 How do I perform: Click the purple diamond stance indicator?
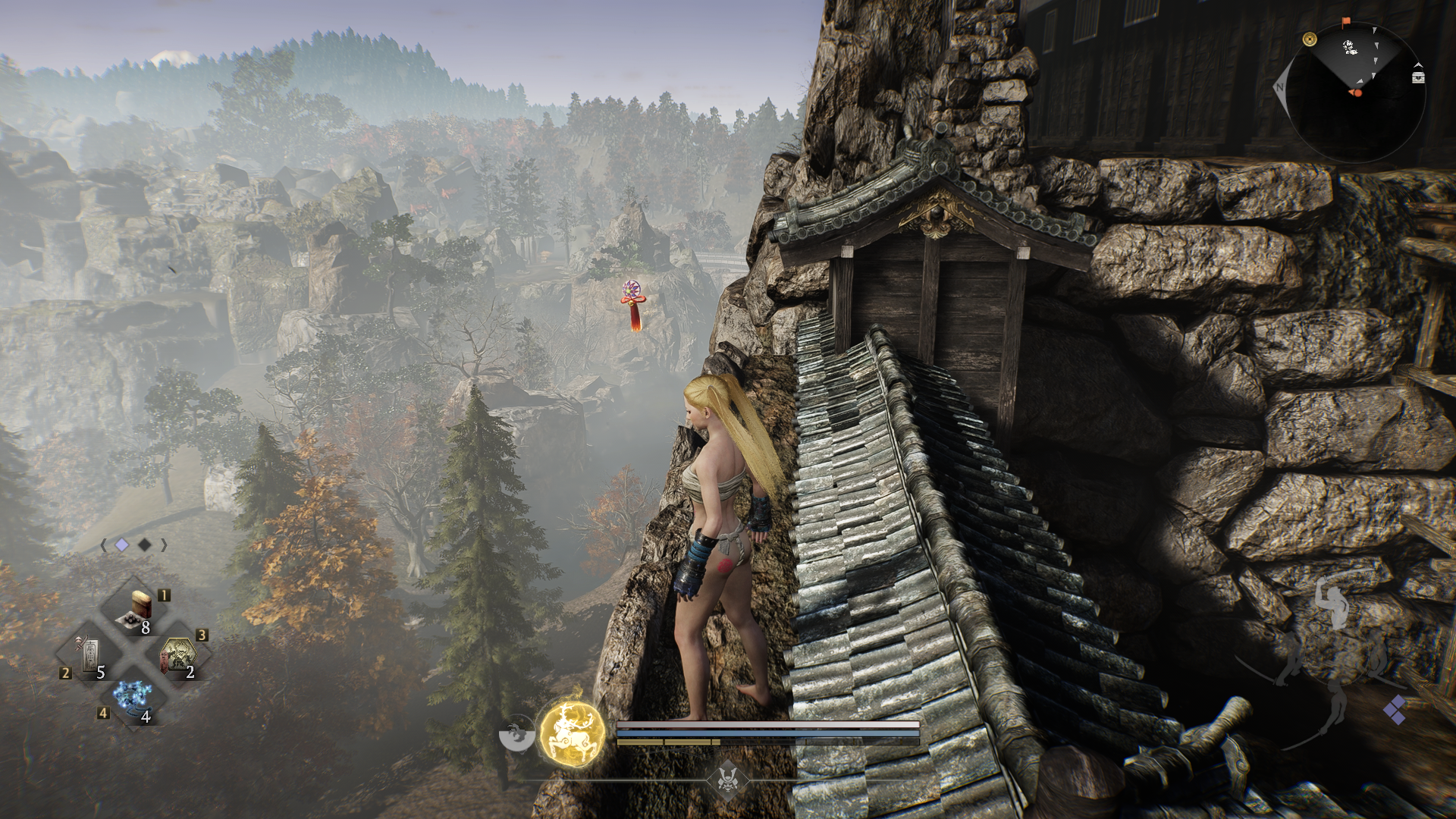tap(1394, 711)
